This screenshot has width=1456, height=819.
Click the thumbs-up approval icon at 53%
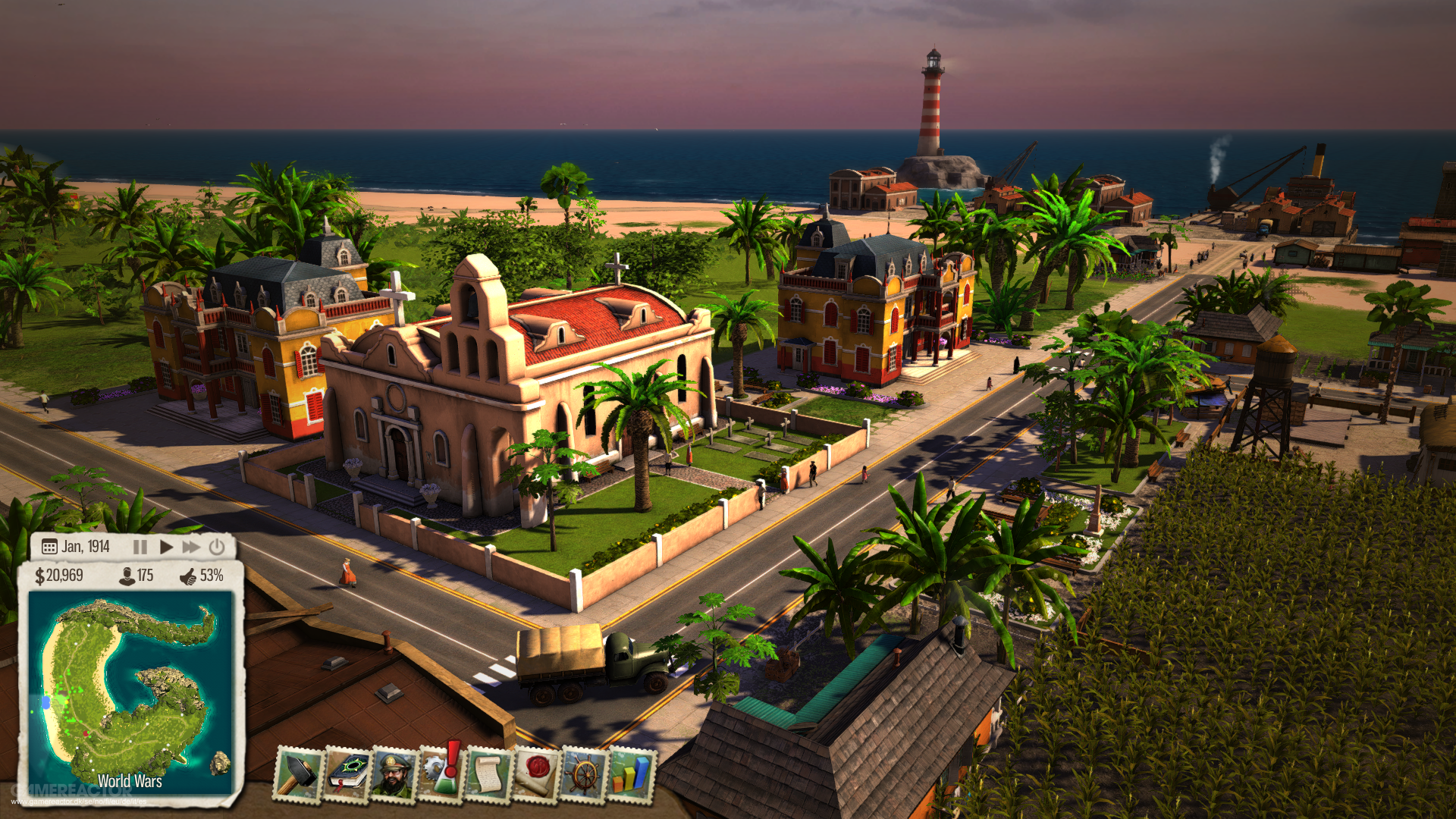point(187,578)
